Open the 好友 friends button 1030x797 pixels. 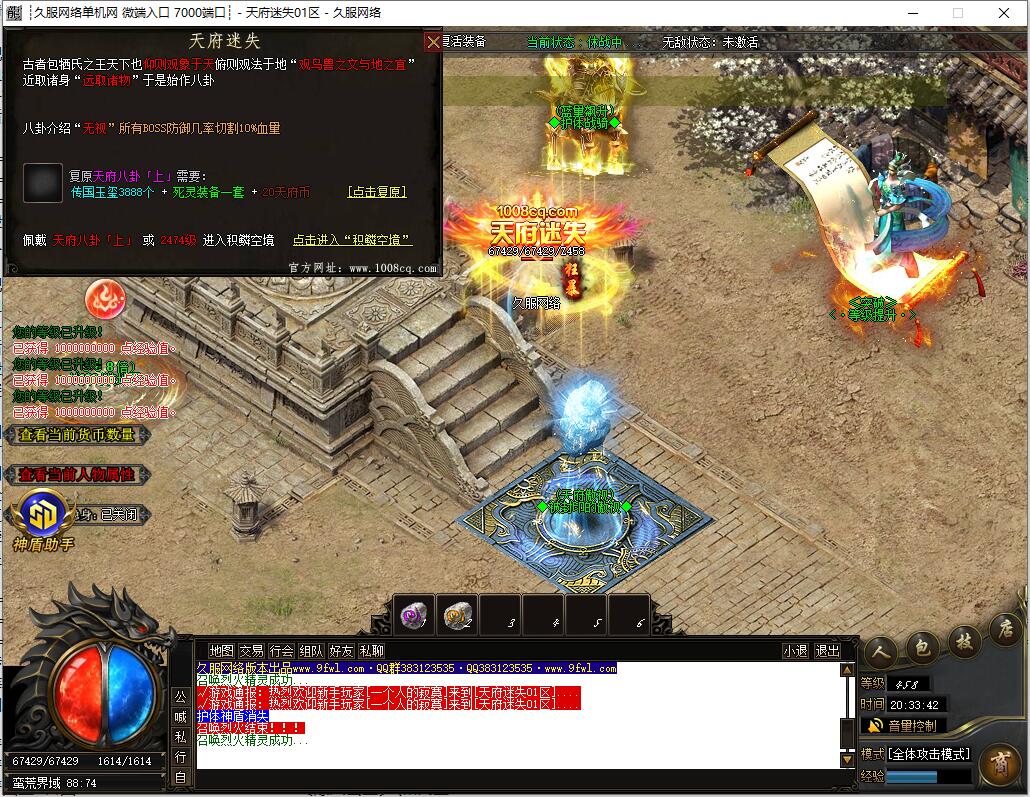(x=341, y=651)
